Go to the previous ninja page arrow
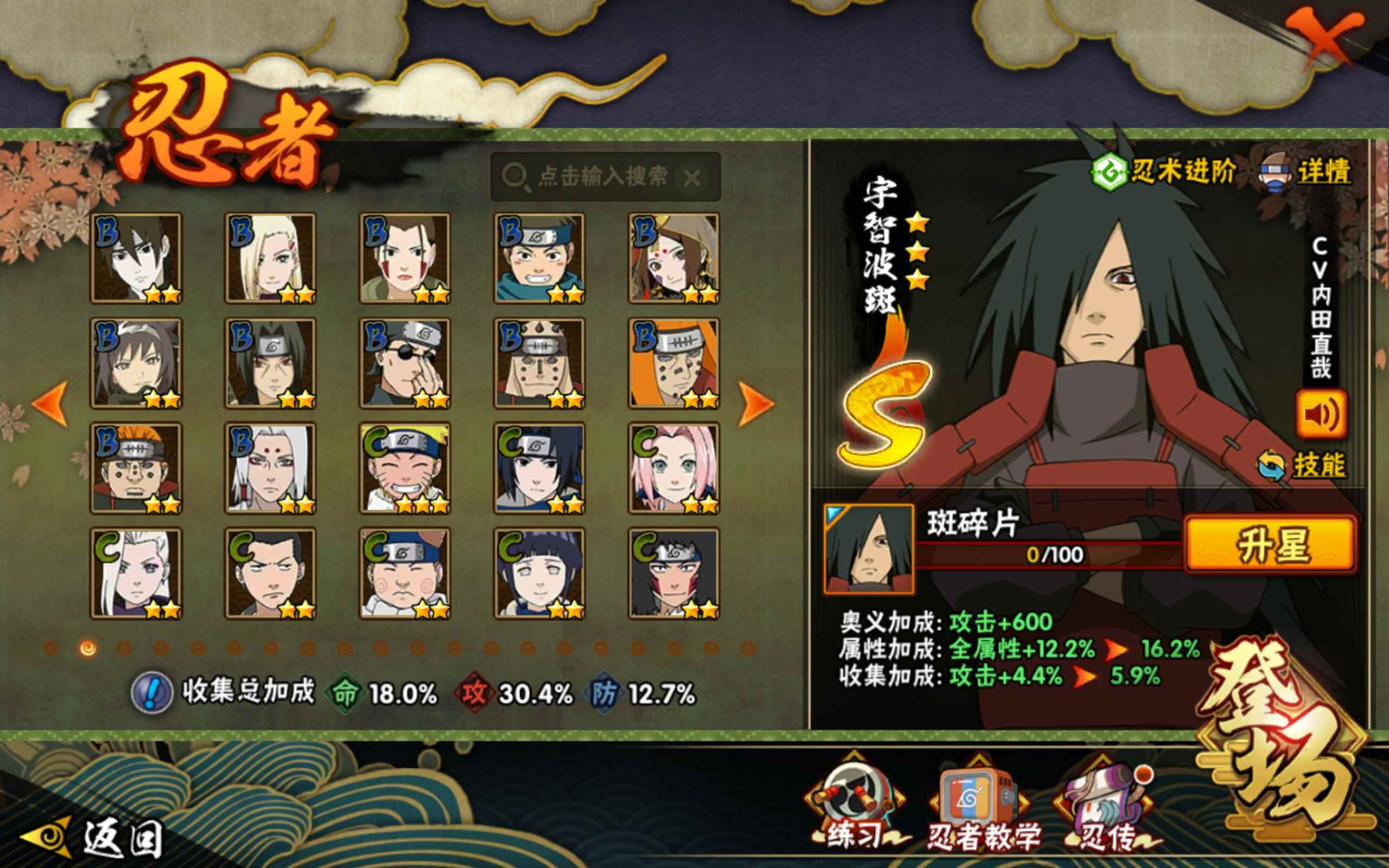1389x868 pixels. point(50,404)
